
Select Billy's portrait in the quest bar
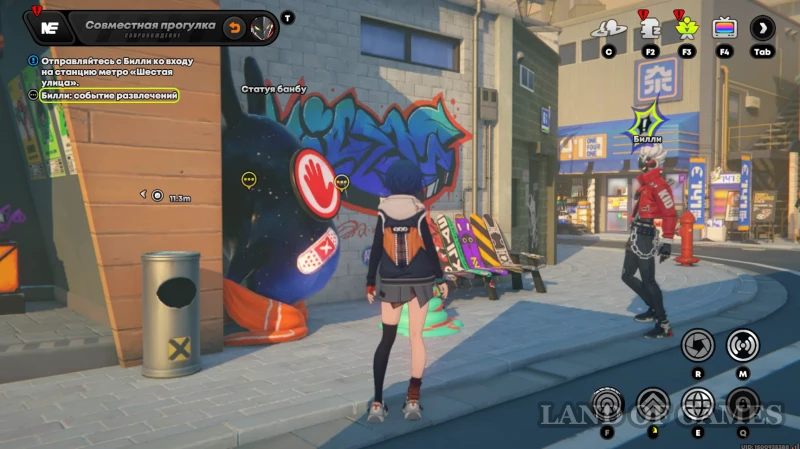click(263, 27)
